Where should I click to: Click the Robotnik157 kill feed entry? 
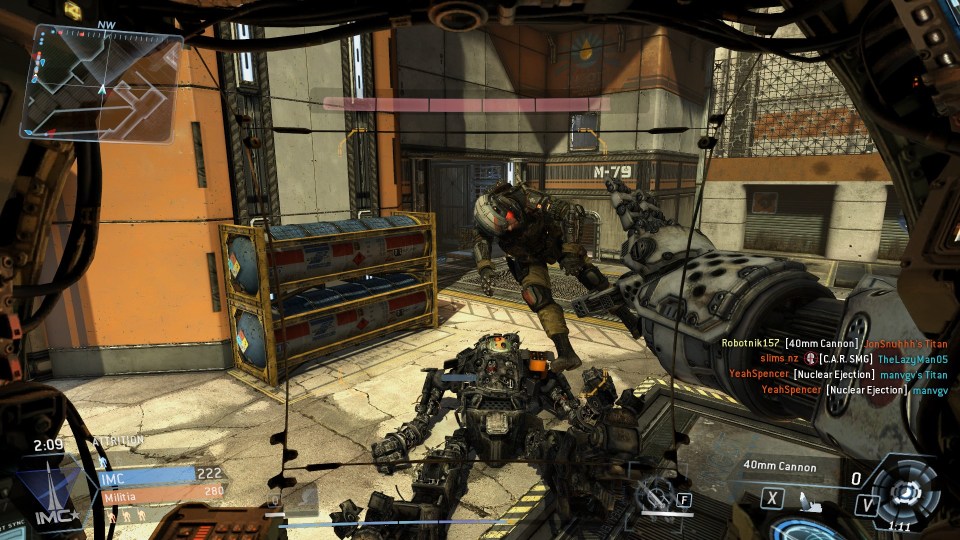point(833,343)
